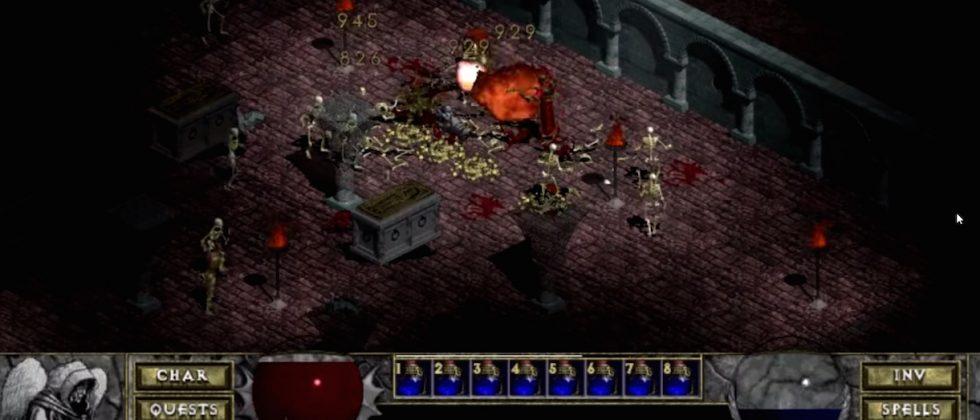Use the mana potion in belt slot 6
This screenshot has width=980, height=420.
tap(602, 378)
